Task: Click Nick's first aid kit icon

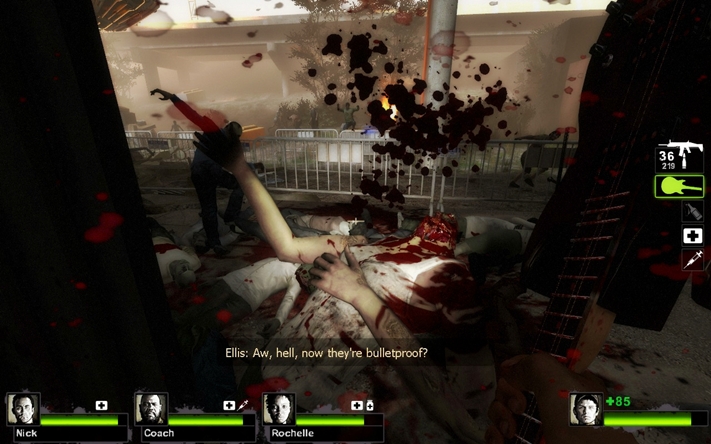Action: (101, 405)
